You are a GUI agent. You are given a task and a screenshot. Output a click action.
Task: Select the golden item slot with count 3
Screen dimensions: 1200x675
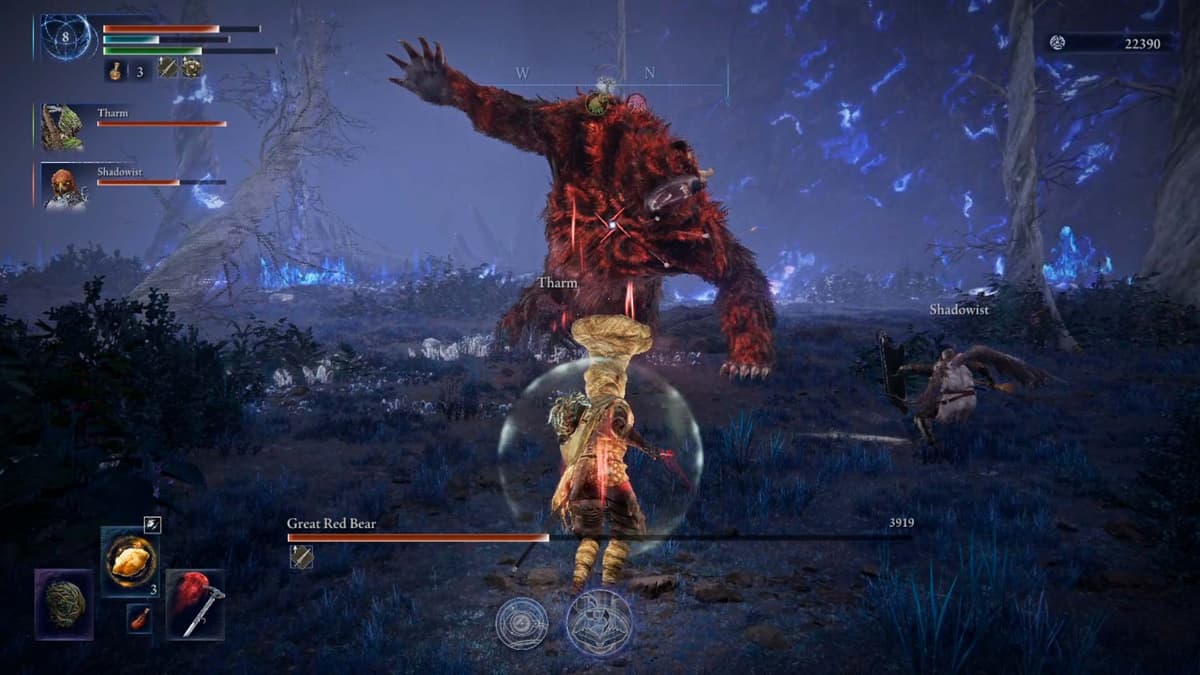[x=130, y=562]
